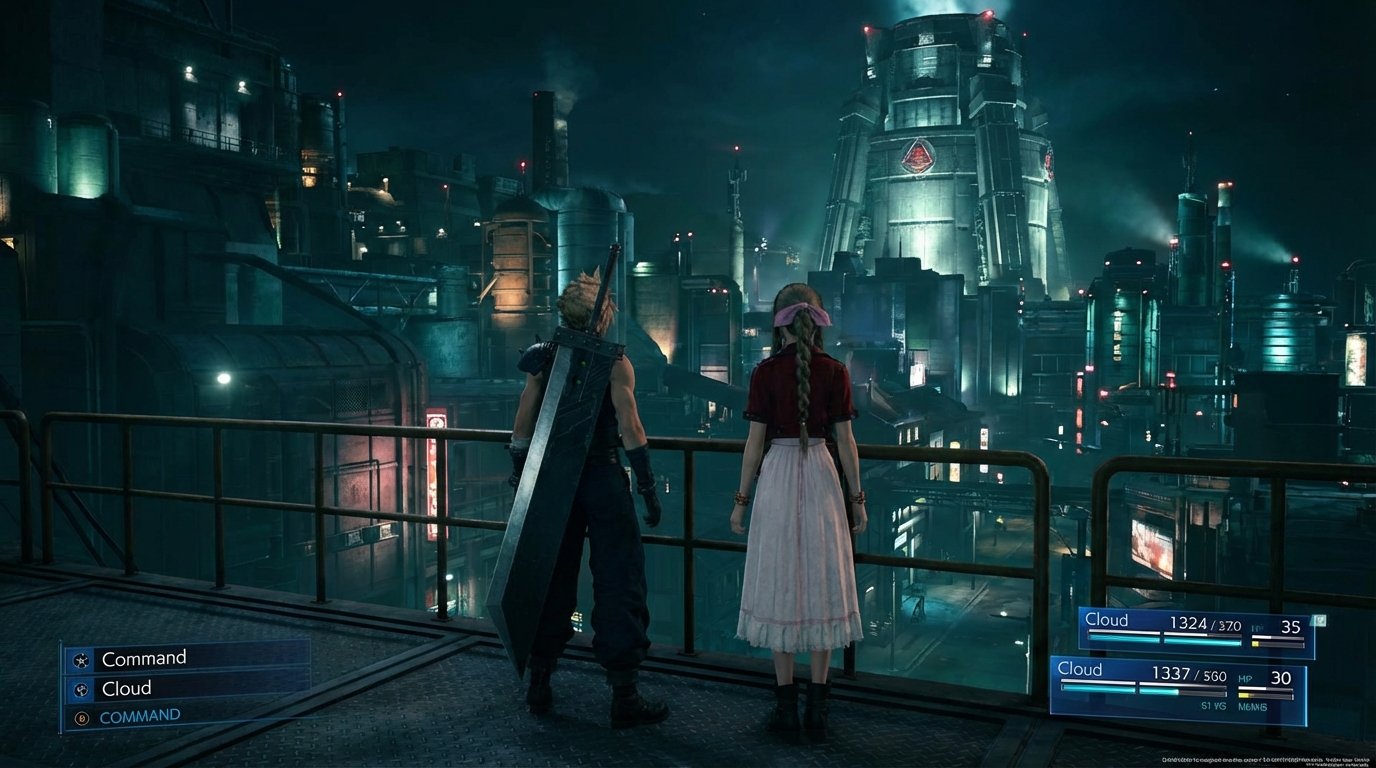The height and width of the screenshot is (768, 1376).
Task: Open the Command menu entry
Action: [x=144, y=658]
